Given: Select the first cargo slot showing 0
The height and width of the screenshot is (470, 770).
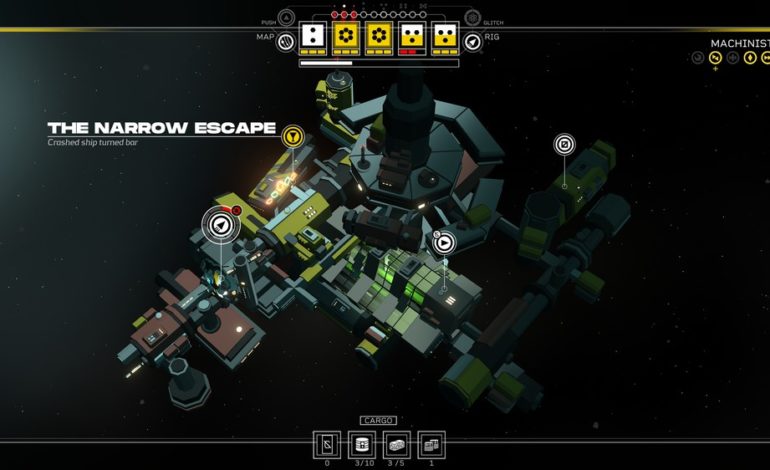Looking at the screenshot, I should pos(327,444).
